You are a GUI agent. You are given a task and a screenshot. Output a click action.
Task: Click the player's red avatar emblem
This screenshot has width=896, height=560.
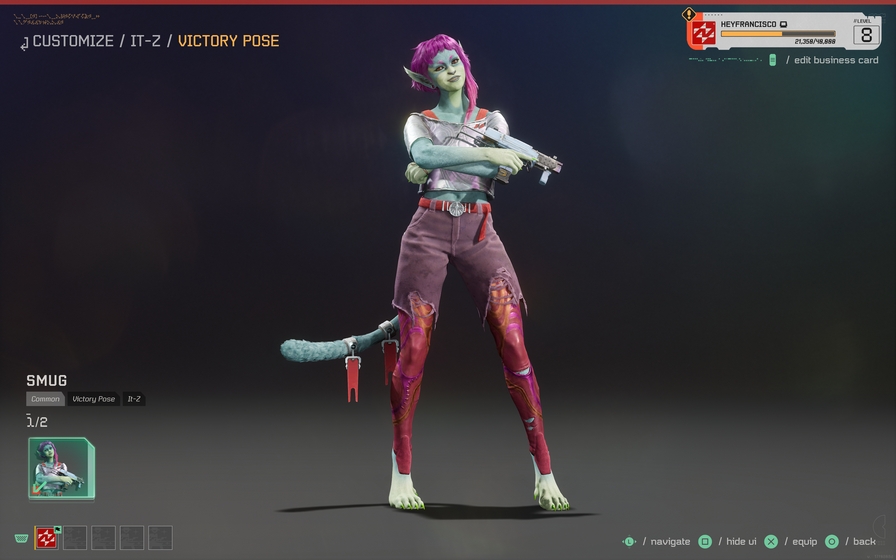(x=703, y=34)
